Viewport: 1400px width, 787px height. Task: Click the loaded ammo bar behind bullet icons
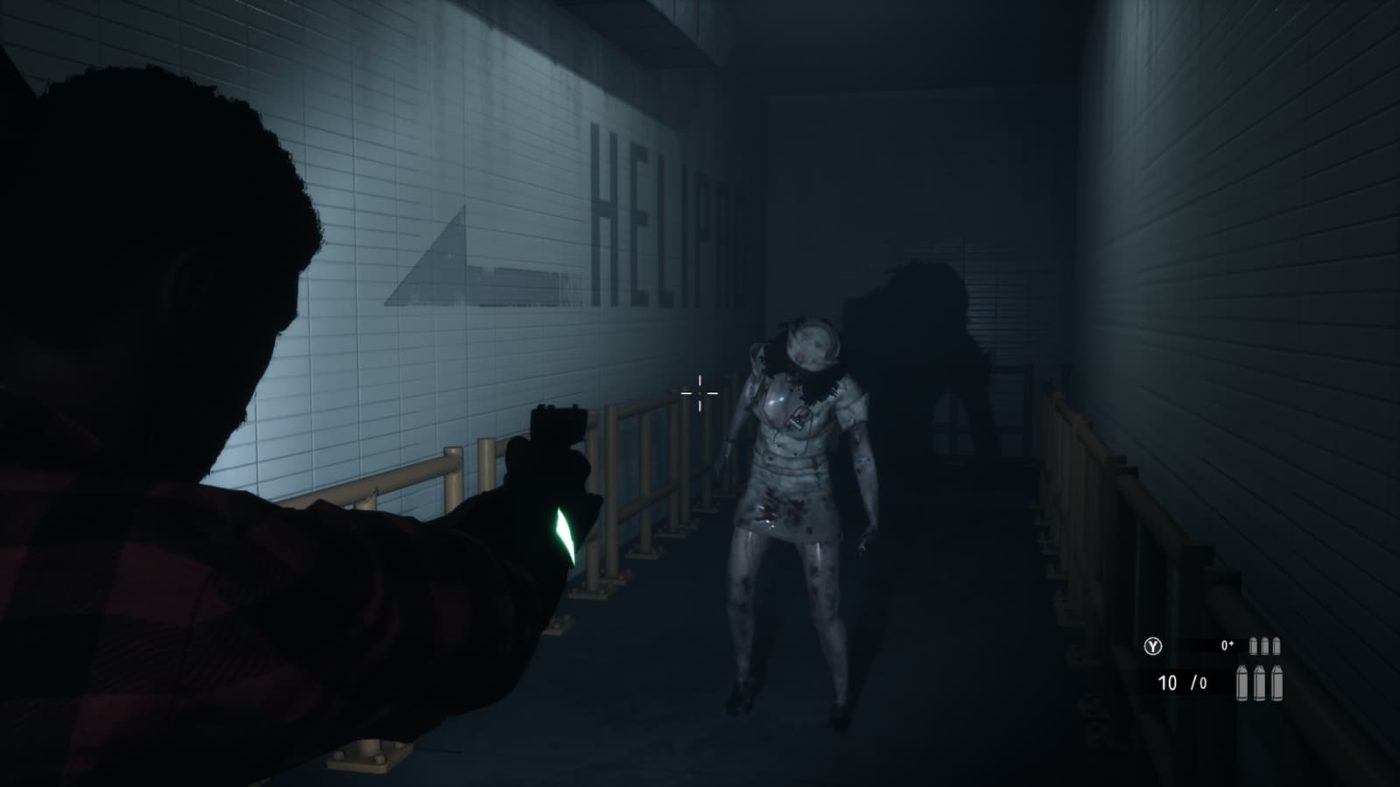pyautogui.click(x=1205, y=645)
